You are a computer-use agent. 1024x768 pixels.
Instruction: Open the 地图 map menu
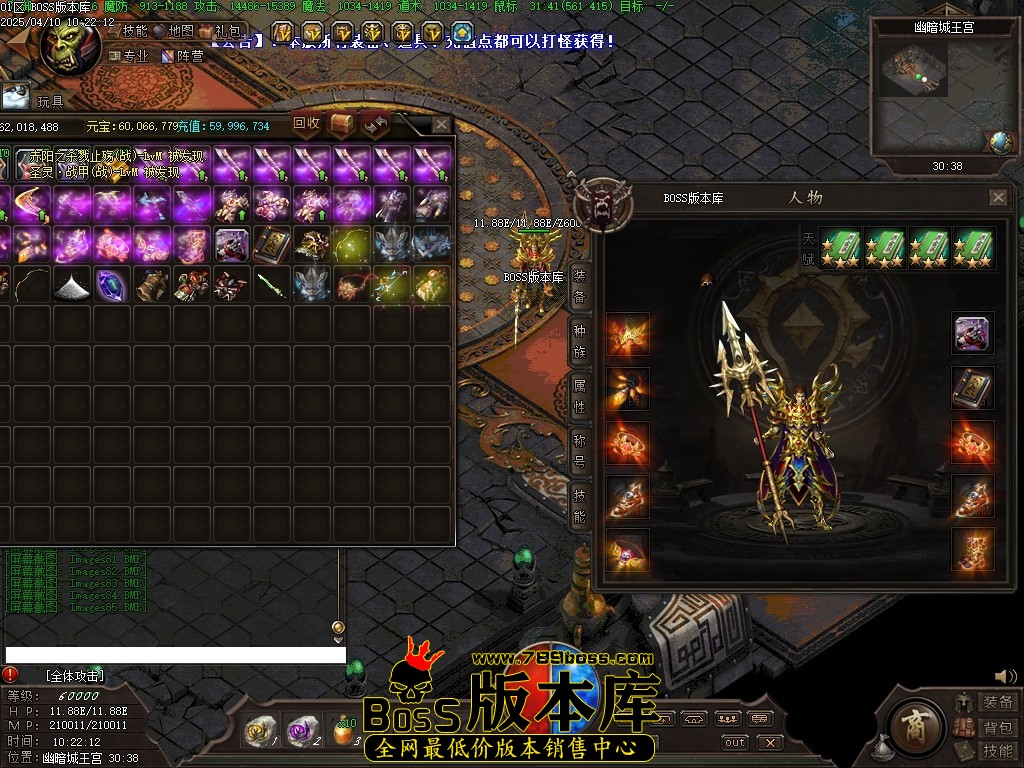point(174,31)
